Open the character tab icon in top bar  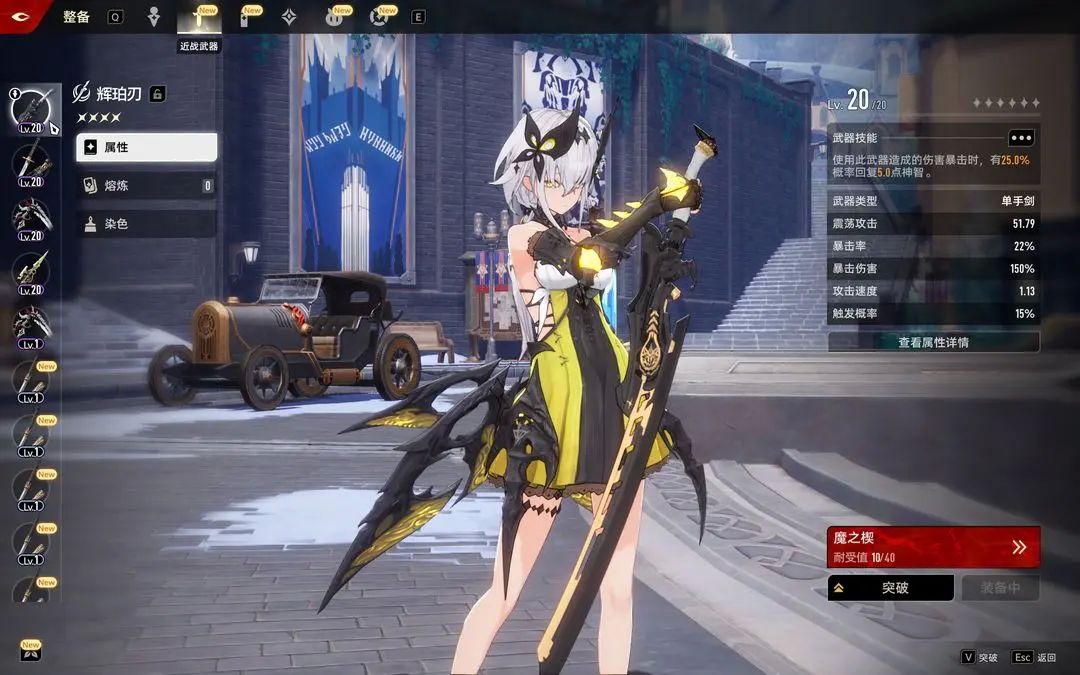153,17
